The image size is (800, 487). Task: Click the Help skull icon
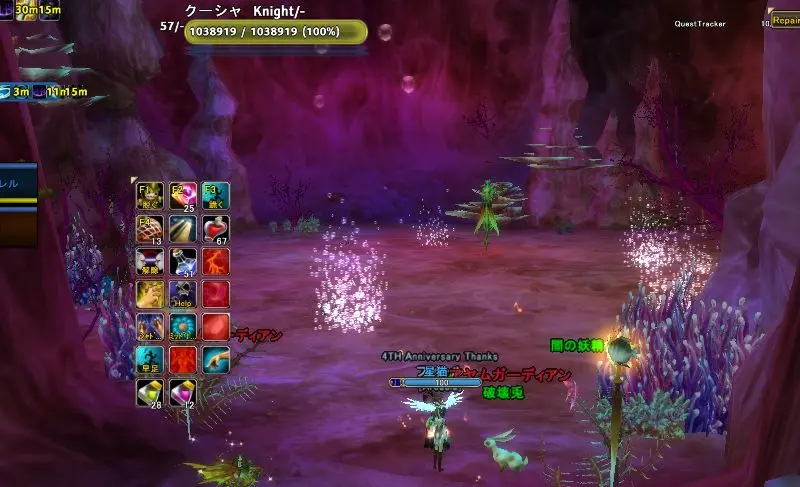click(183, 294)
